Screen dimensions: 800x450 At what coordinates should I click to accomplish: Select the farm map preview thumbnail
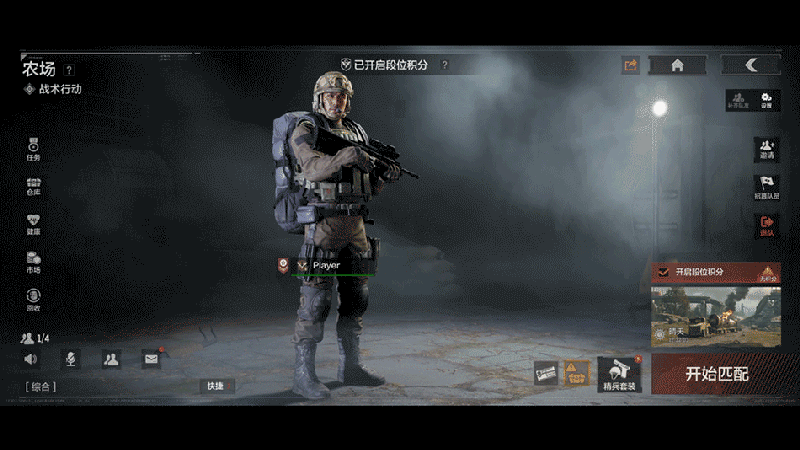(x=715, y=316)
